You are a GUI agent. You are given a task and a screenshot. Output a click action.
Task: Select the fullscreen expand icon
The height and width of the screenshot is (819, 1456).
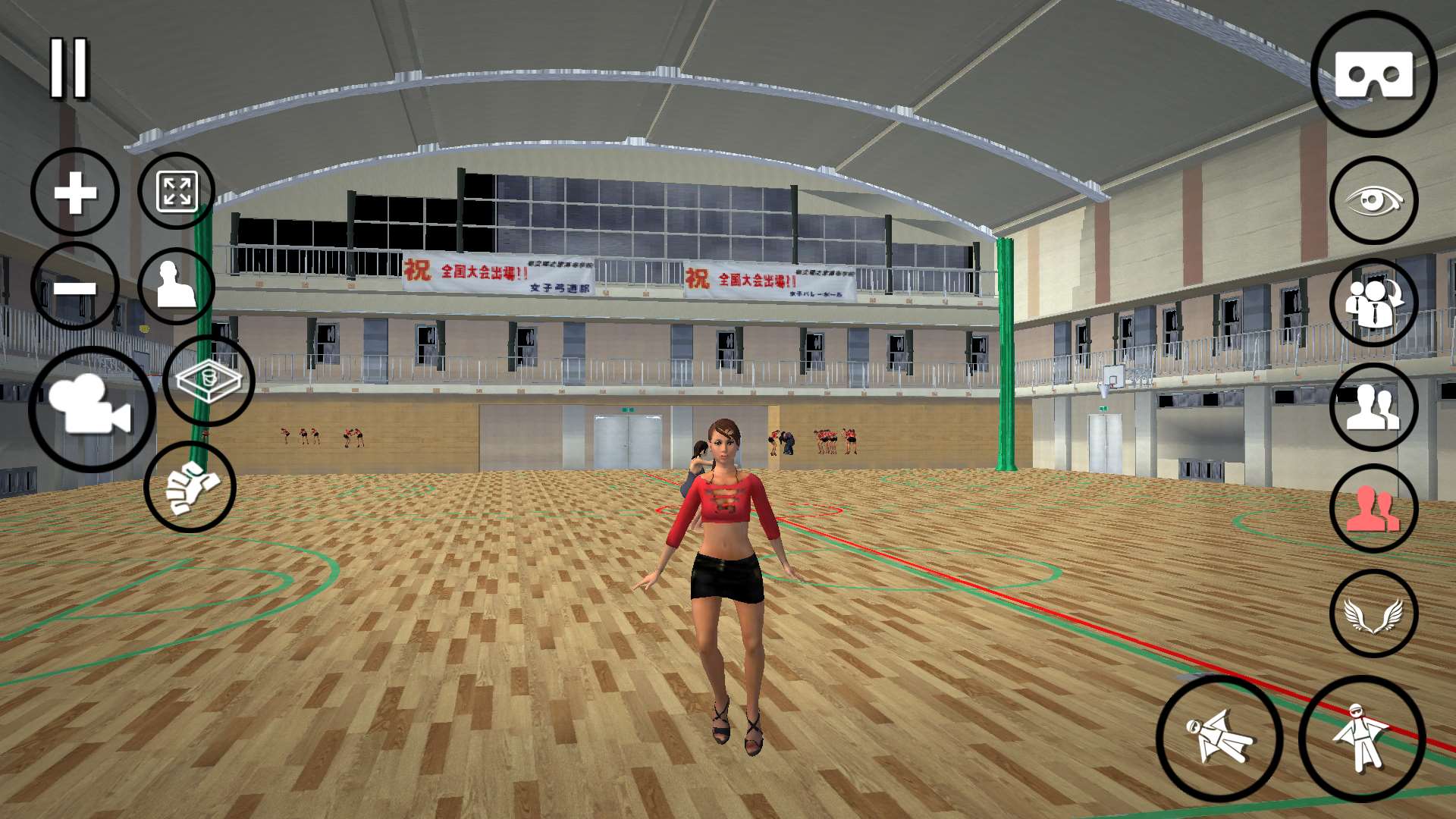[177, 191]
